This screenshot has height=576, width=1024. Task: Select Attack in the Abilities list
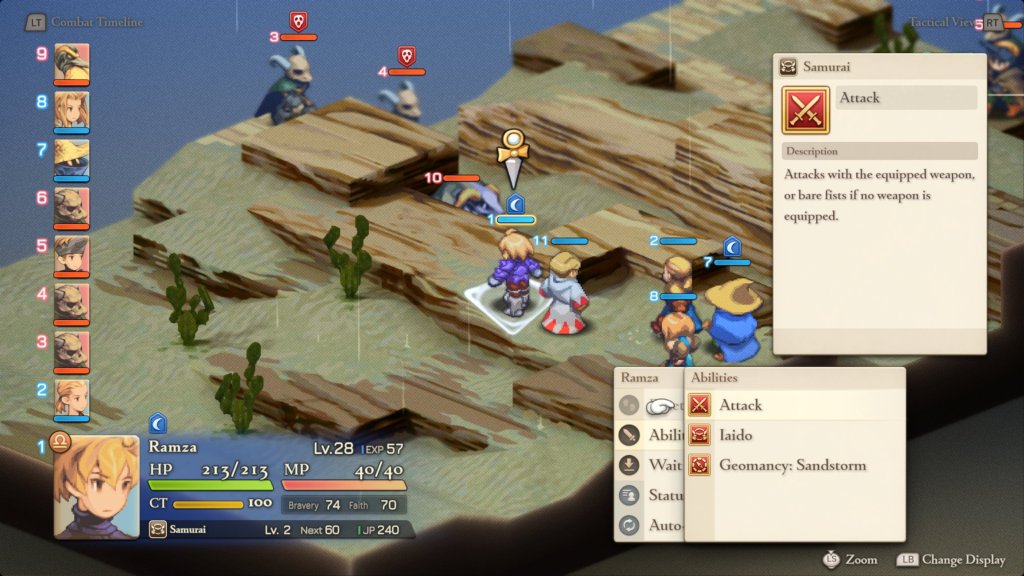(740, 405)
